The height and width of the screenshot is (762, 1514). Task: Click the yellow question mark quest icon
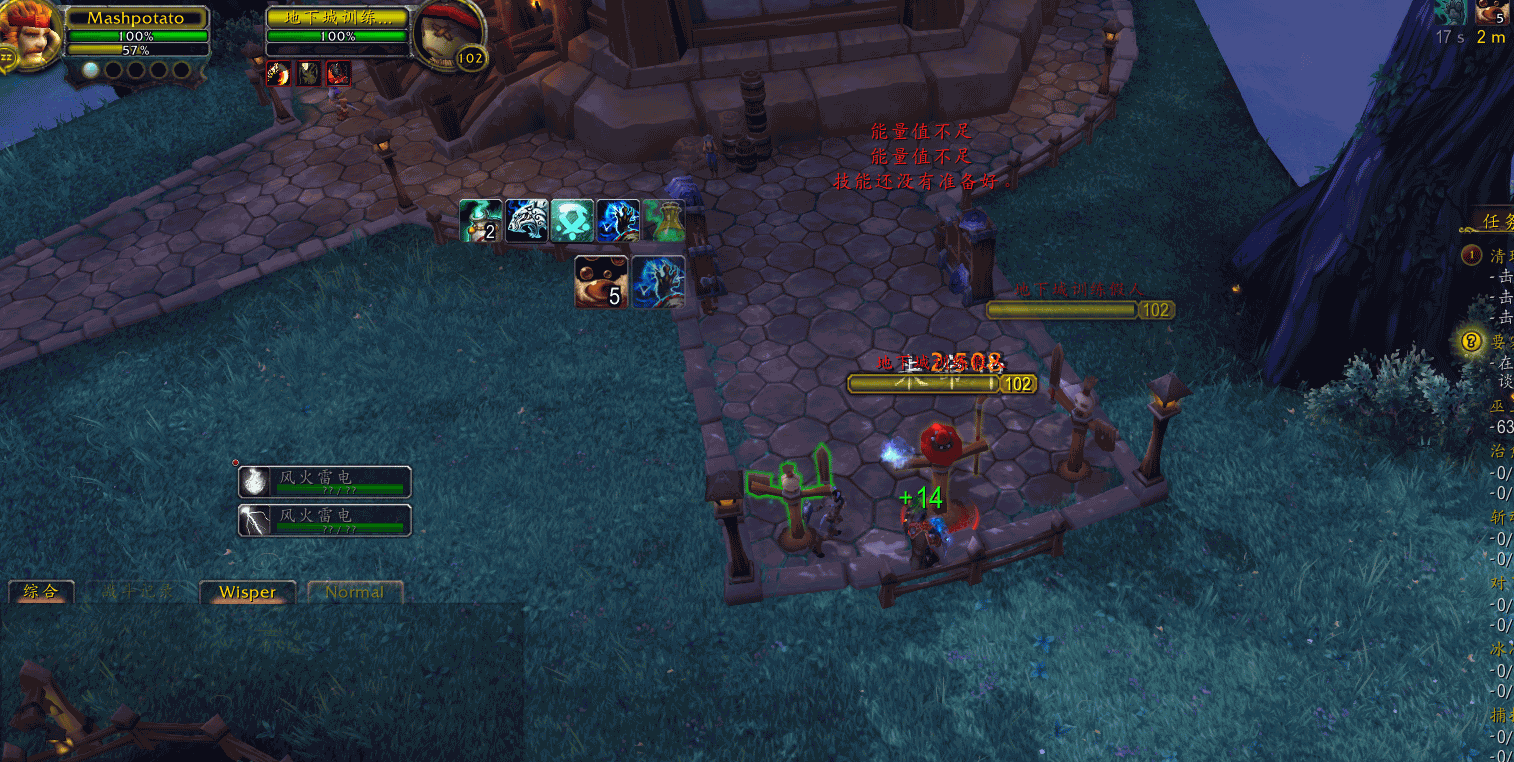pyautogui.click(x=1471, y=341)
